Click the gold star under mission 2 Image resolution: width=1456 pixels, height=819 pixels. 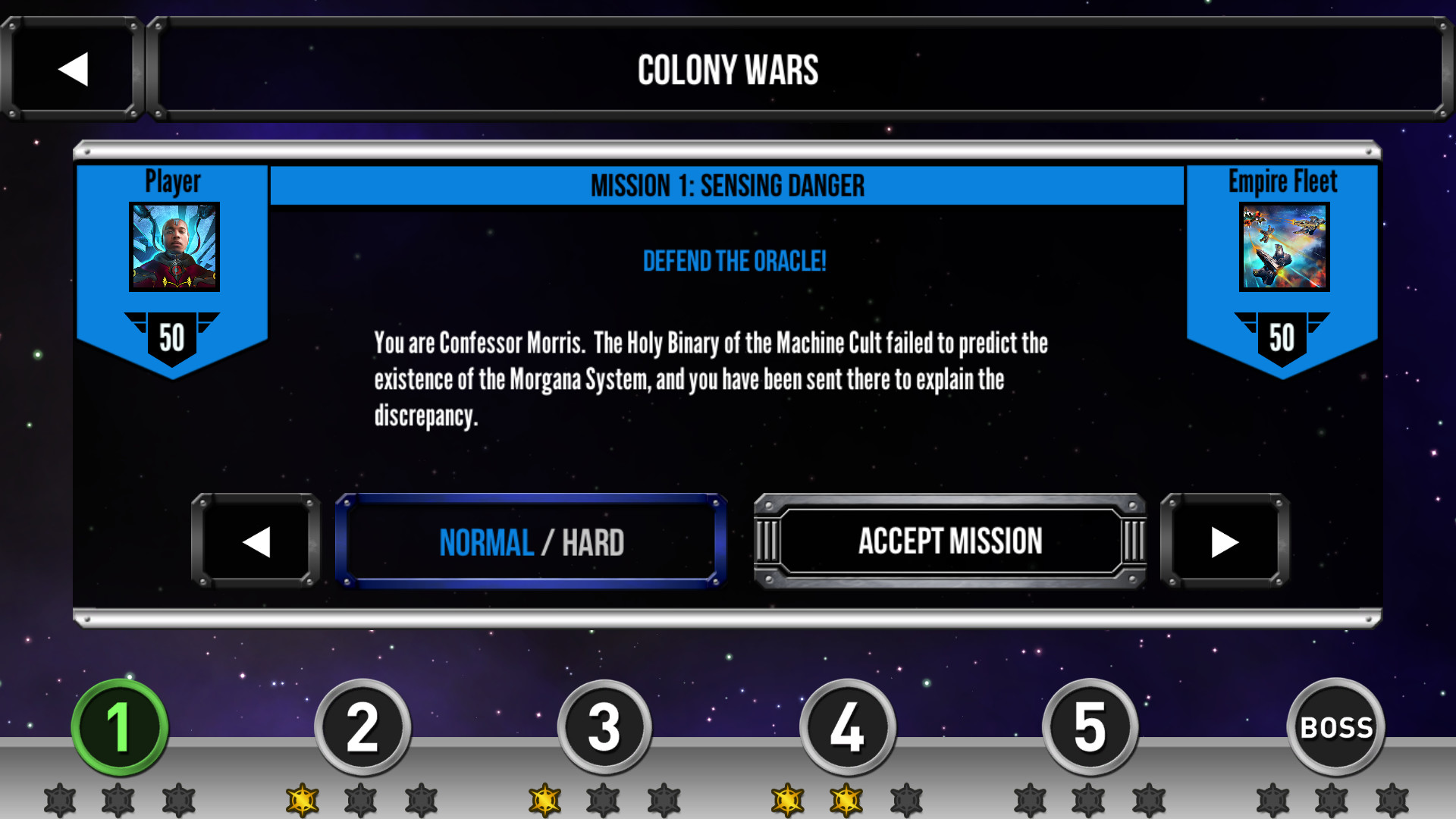coord(303,796)
